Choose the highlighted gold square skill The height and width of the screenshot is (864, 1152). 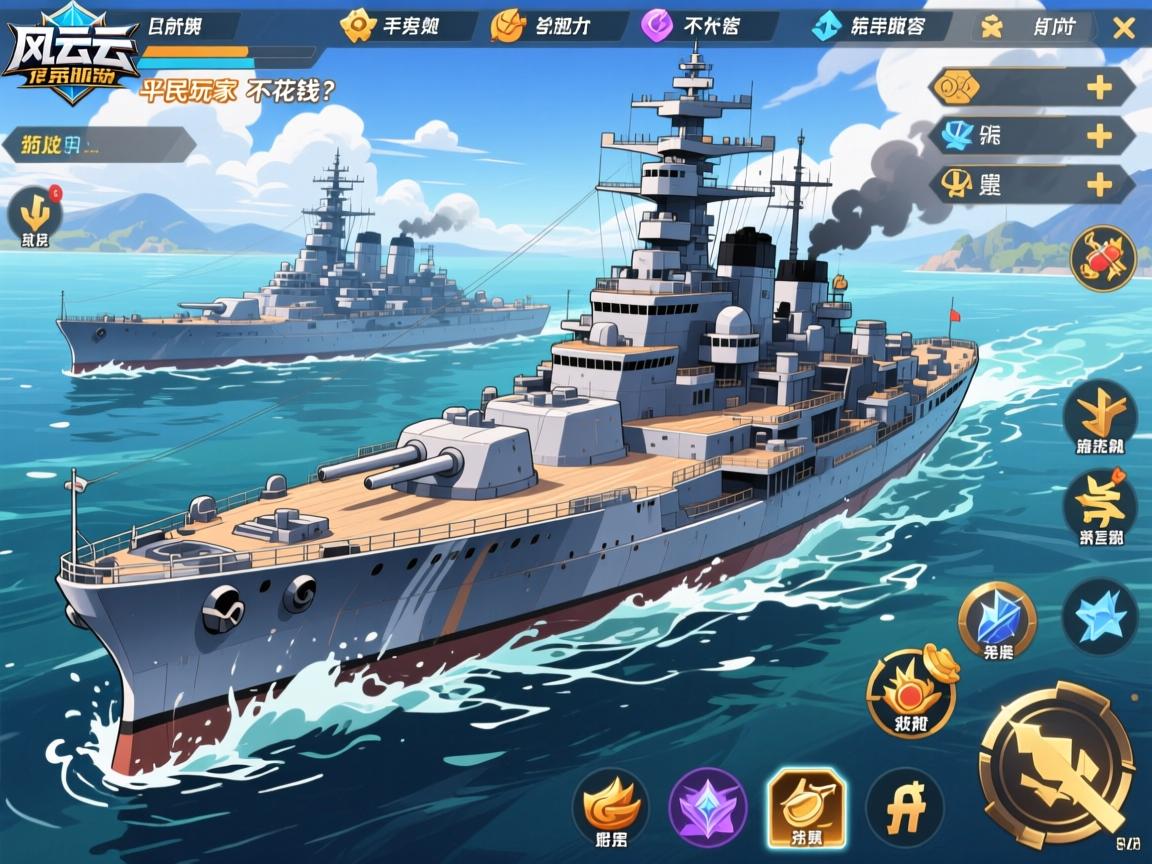click(x=806, y=806)
